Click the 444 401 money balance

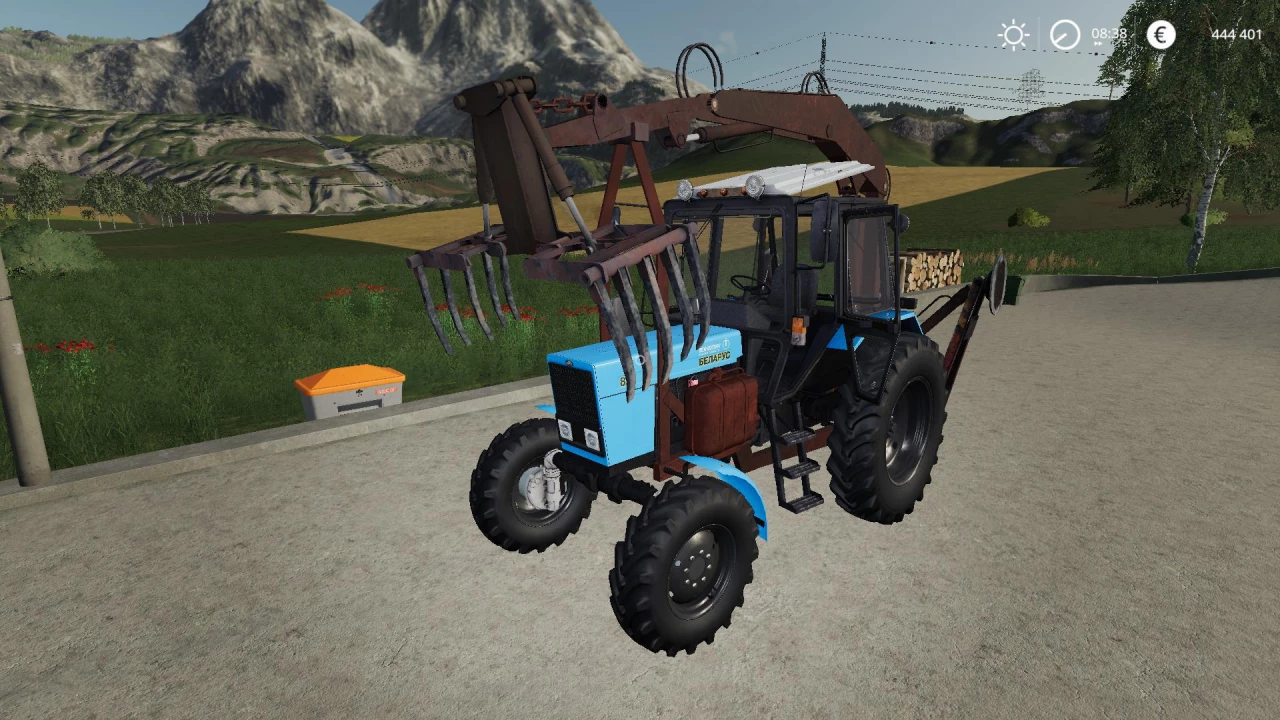(1237, 34)
